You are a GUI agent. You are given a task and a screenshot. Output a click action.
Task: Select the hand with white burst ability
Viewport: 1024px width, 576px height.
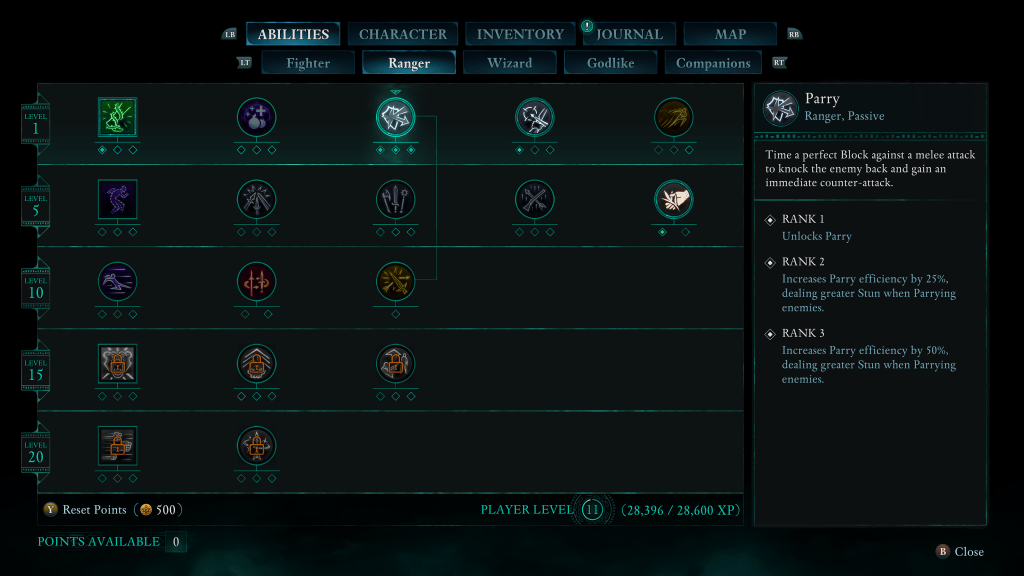(673, 199)
